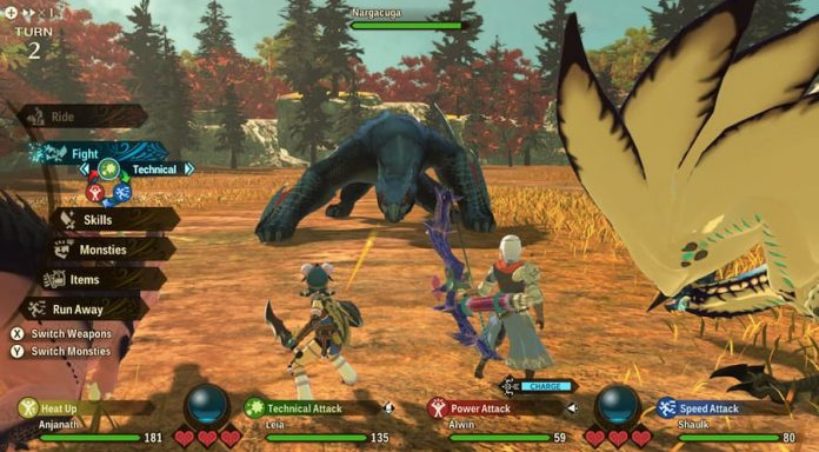Select Alwin's Power Attack panel
The height and width of the screenshot is (452, 819).
[488, 409]
